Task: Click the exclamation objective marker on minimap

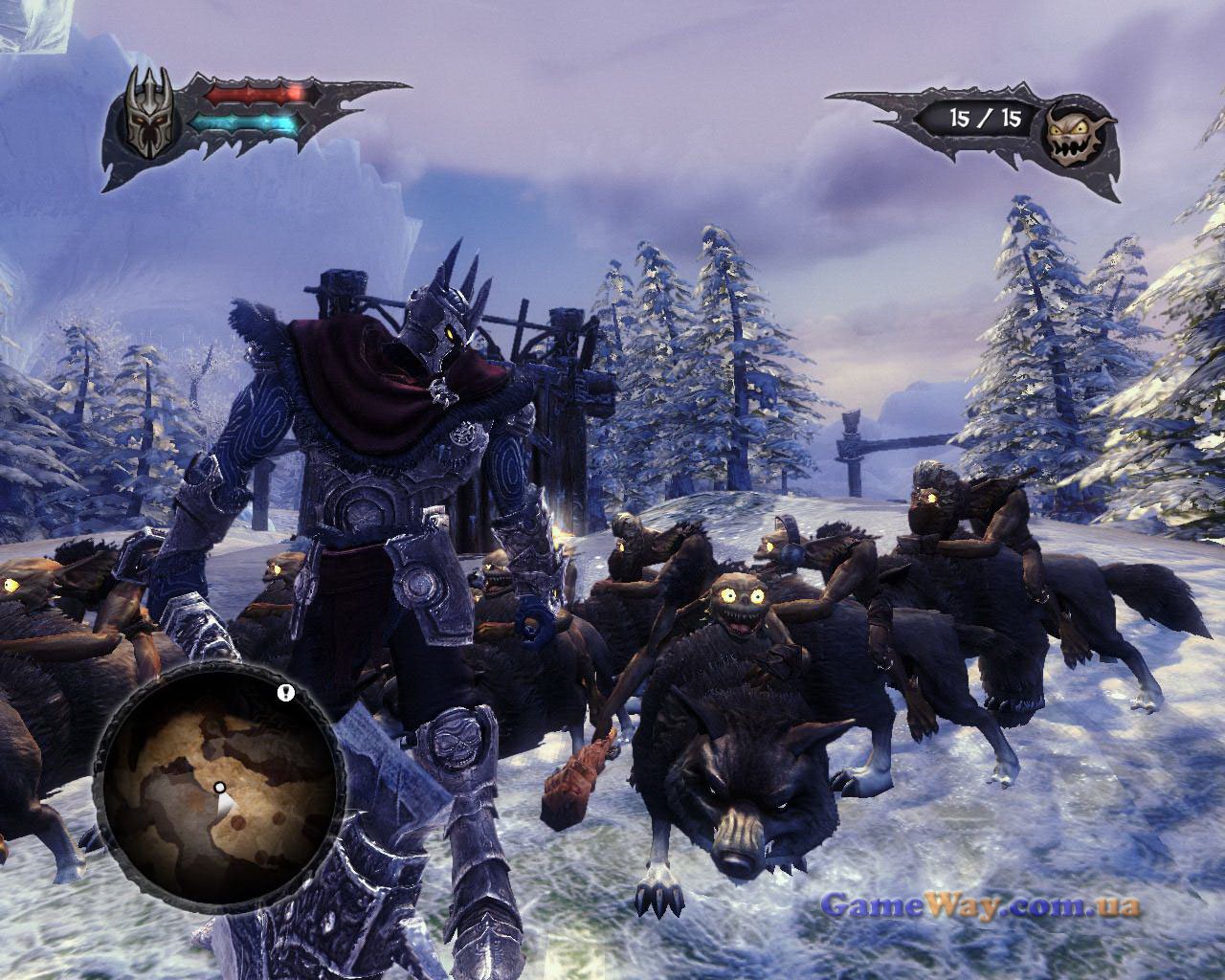Action: coord(285,692)
